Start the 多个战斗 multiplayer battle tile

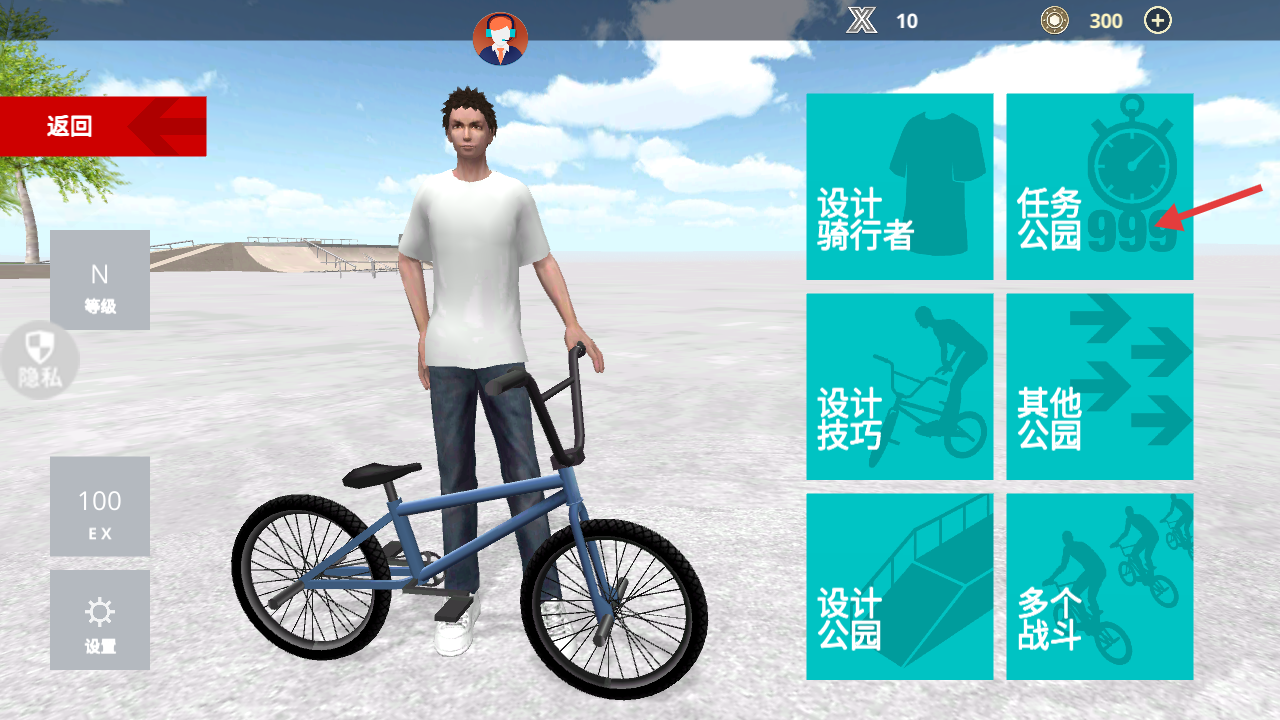point(1099,586)
